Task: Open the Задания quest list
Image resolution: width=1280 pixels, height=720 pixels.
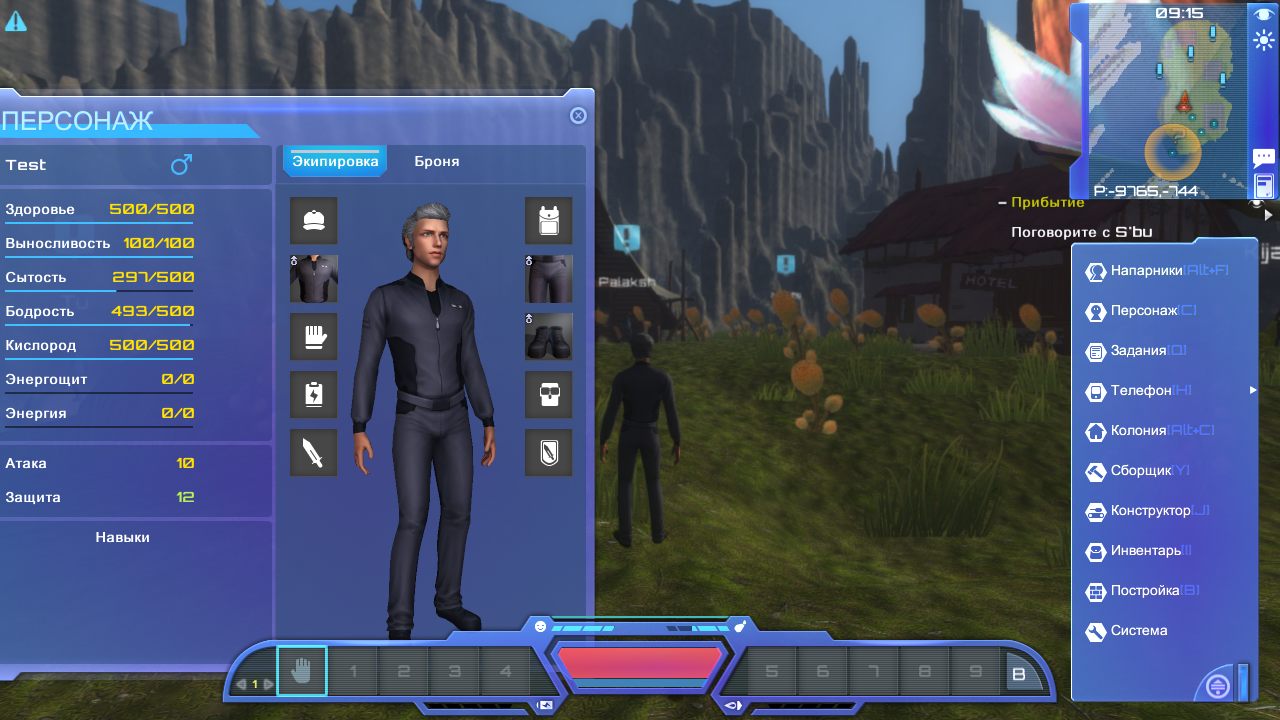Action: (x=1138, y=351)
